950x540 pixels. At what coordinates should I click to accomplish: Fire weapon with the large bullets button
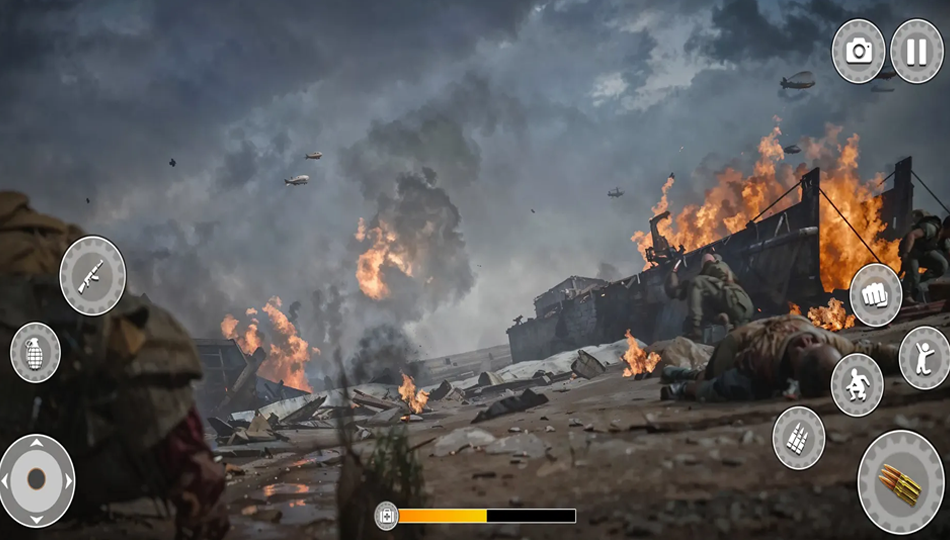pos(901,482)
